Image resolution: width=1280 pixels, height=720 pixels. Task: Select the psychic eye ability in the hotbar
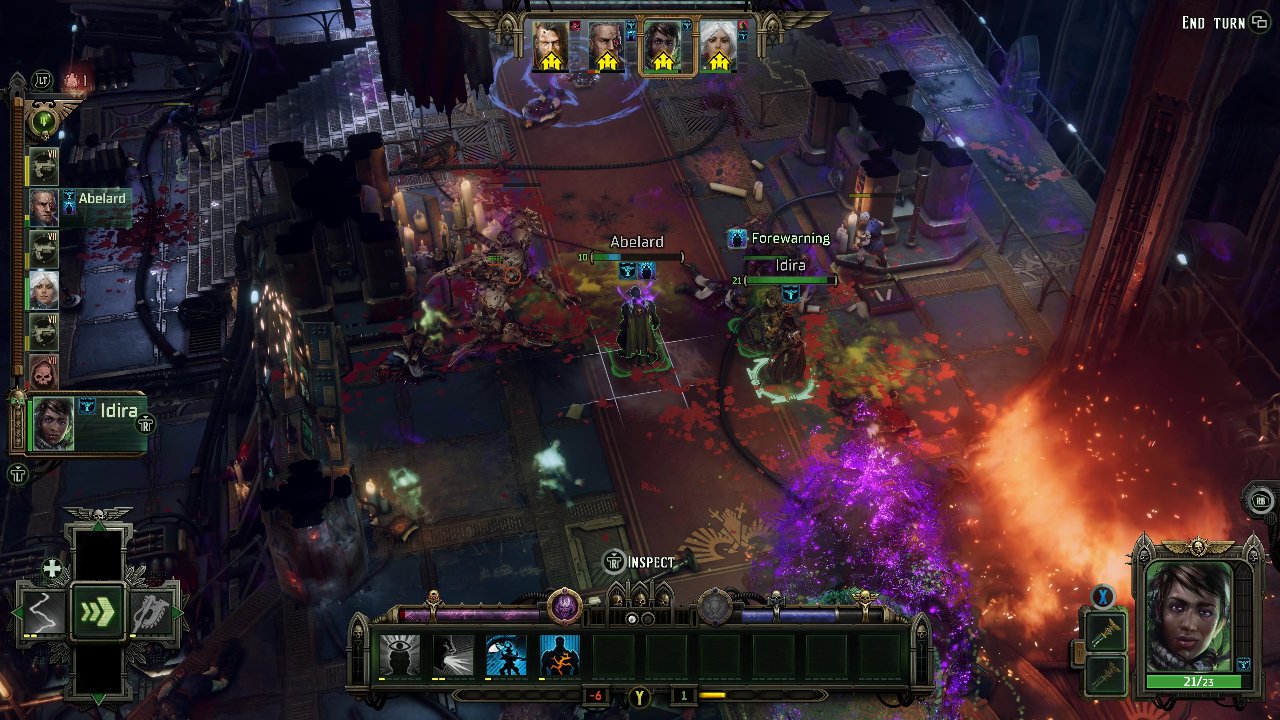click(399, 654)
